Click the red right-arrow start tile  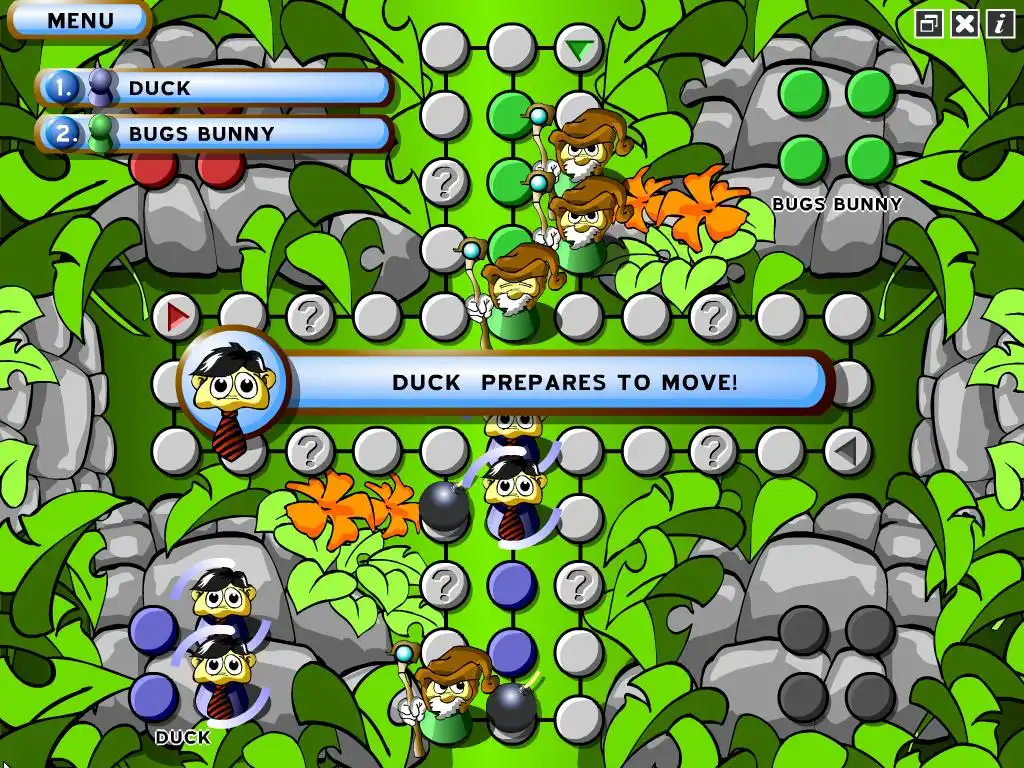click(177, 317)
